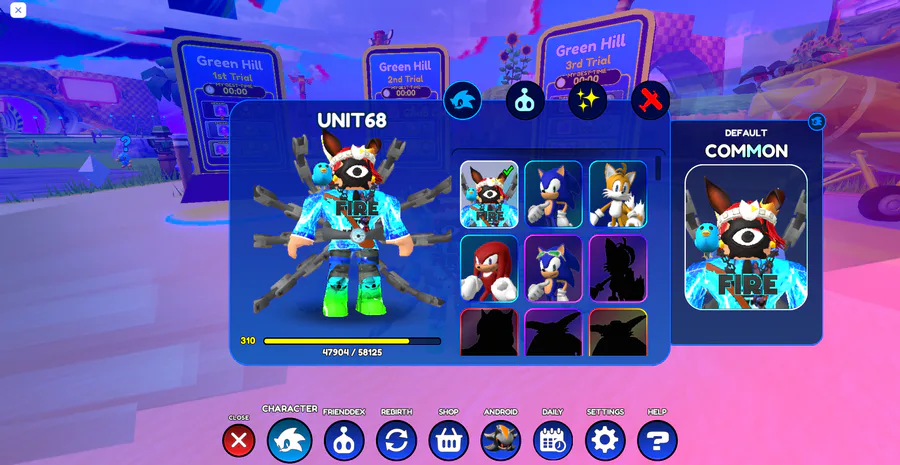Select the default avatar character tile
The height and width of the screenshot is (465, 900).
click(489, 194)
